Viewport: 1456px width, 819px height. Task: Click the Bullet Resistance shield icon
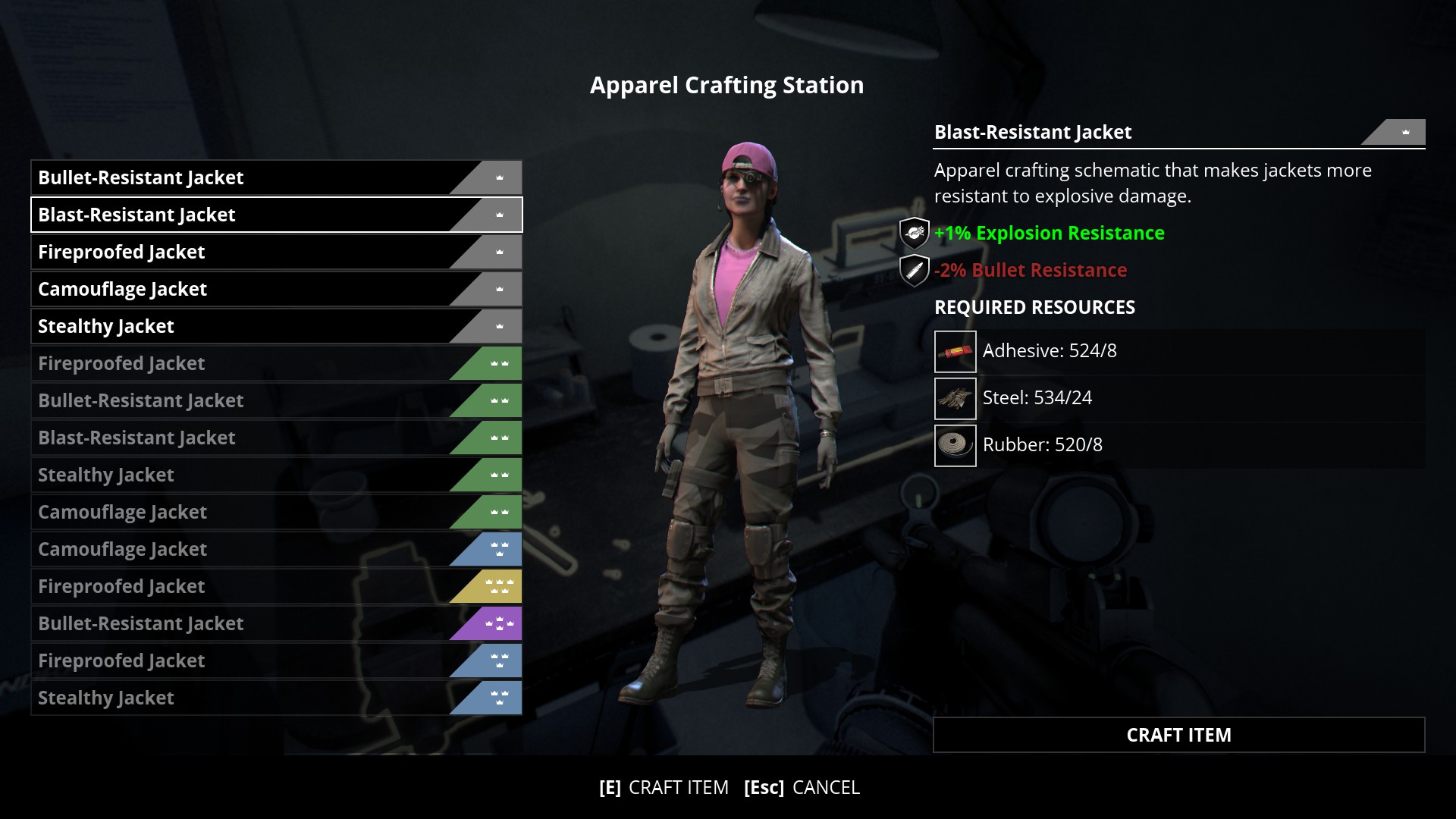click(x=913, y=269)
